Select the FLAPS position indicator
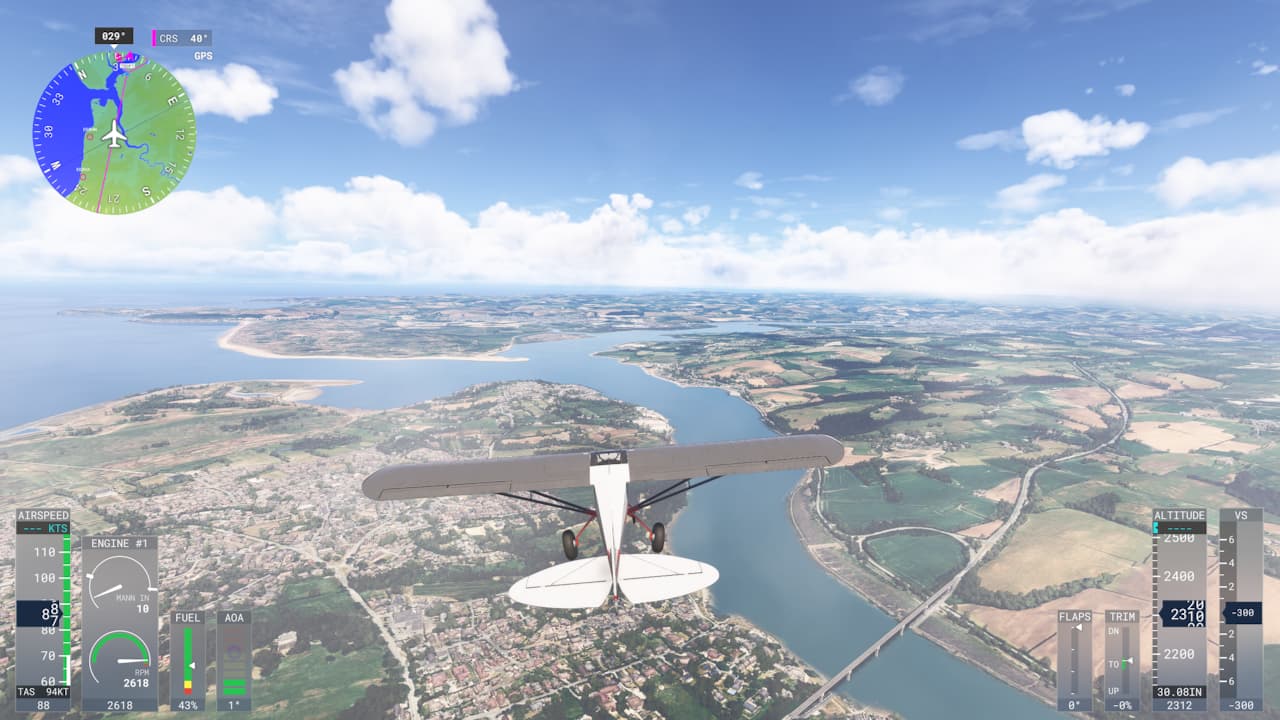This screenshot has height=720, width=1280. click(1075, 660)
